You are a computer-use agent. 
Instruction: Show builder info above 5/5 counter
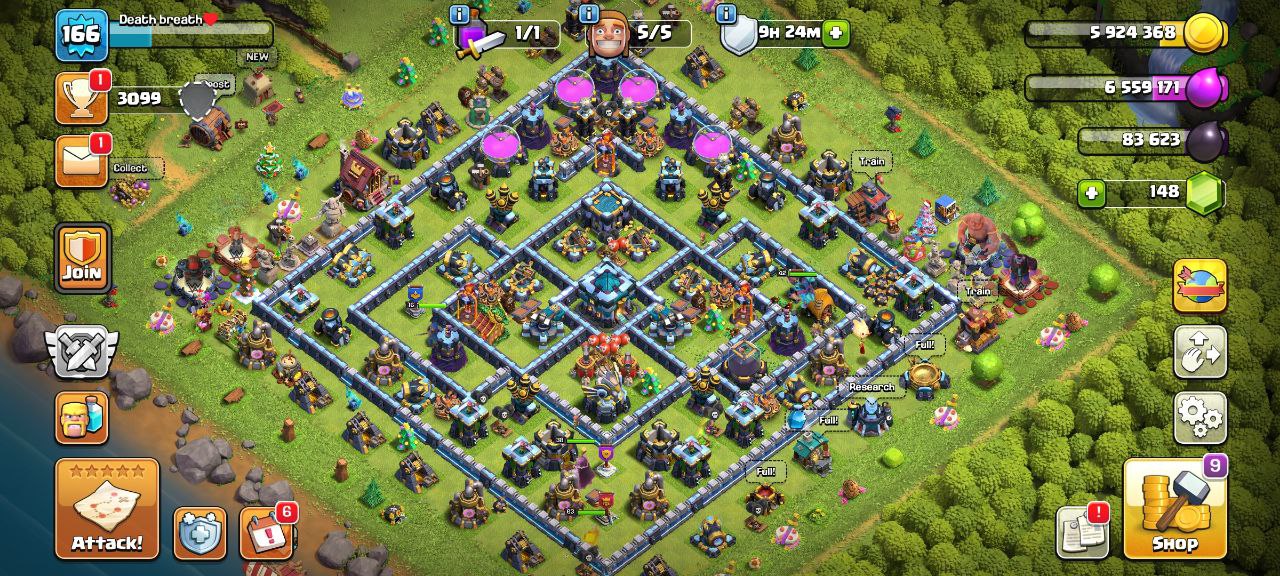click(x=589, y=14)
